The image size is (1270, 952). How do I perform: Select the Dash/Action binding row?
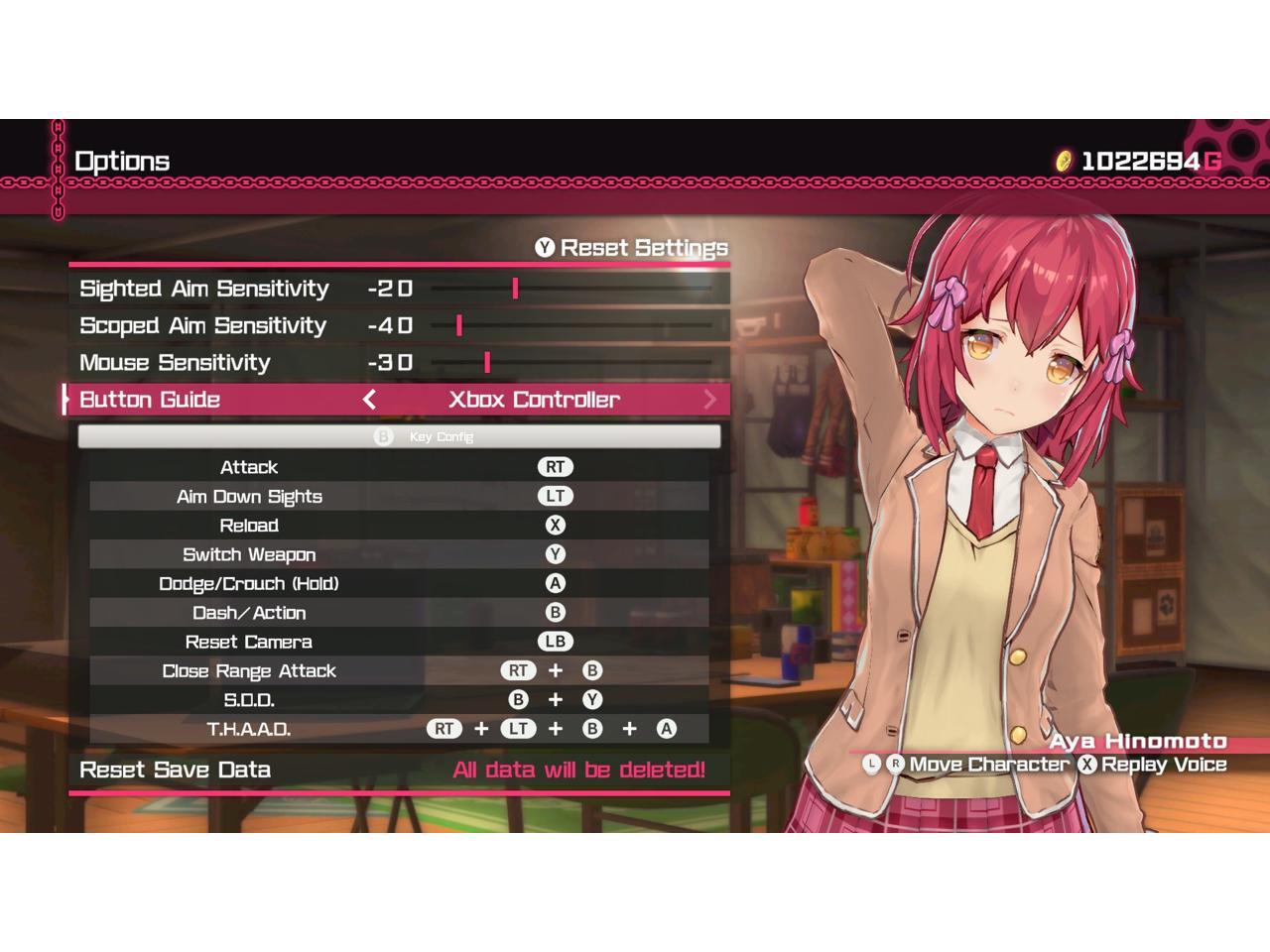(399, 613)
